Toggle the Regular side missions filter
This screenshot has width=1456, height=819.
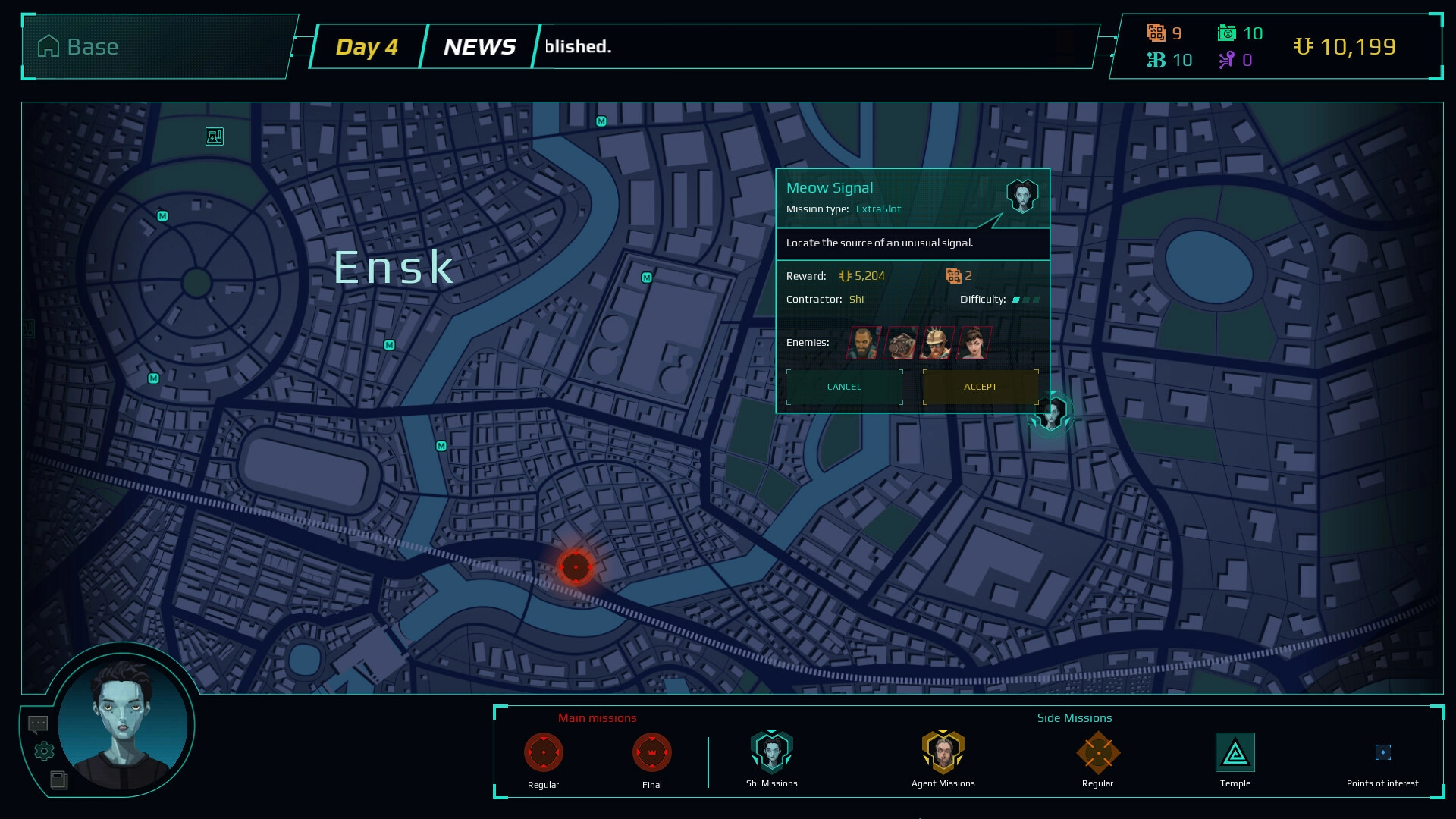(1097, 753)
